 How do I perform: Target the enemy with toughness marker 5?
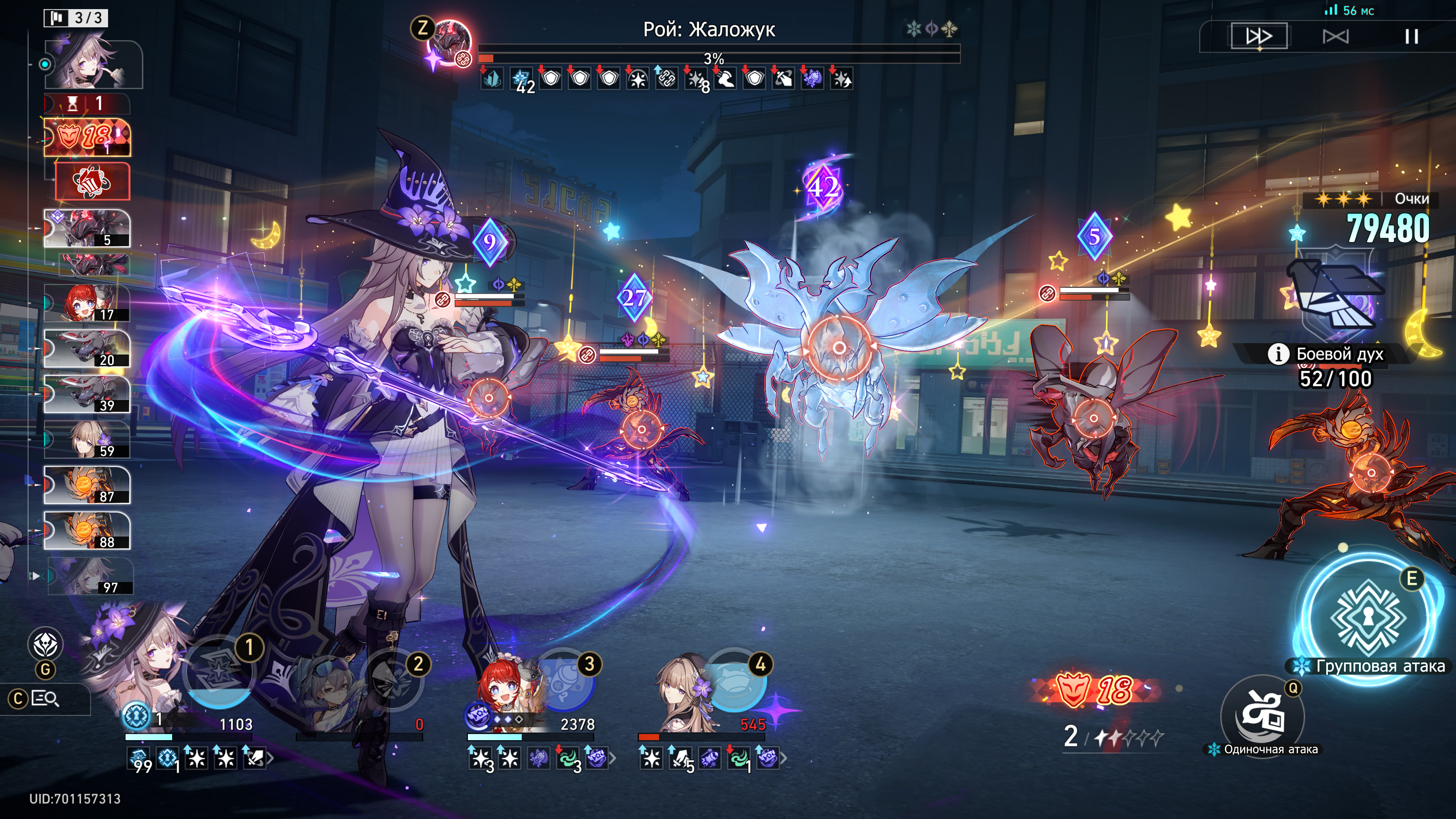(x=1093, y=418)
